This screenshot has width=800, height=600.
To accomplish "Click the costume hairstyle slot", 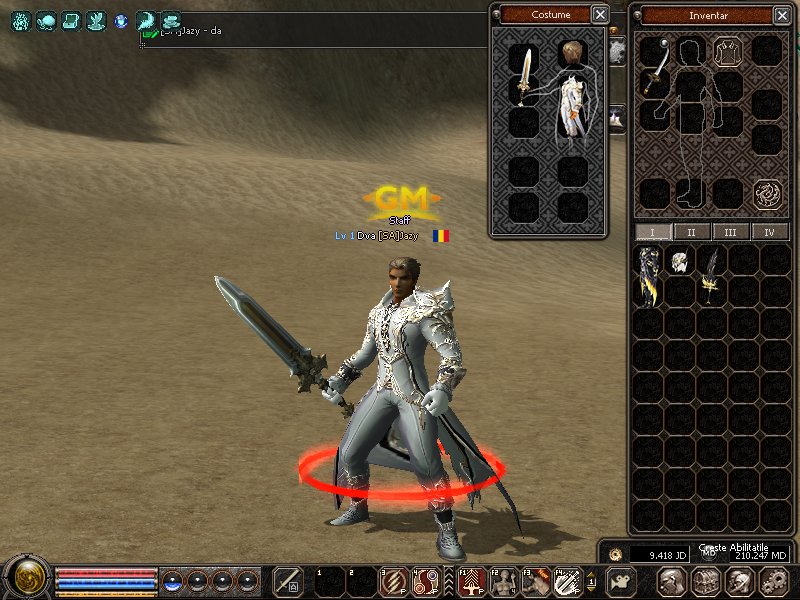I will click(x=572, y=55).
